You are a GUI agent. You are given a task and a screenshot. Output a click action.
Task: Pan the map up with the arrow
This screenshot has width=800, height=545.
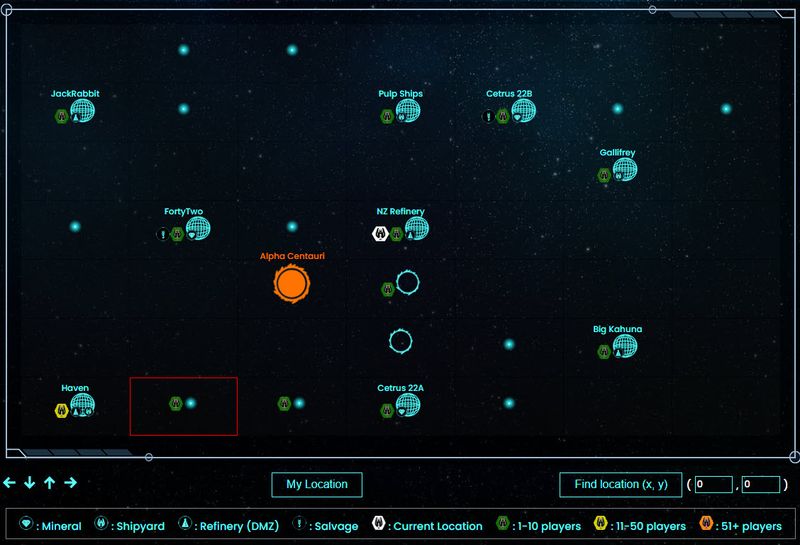[50, 483]
